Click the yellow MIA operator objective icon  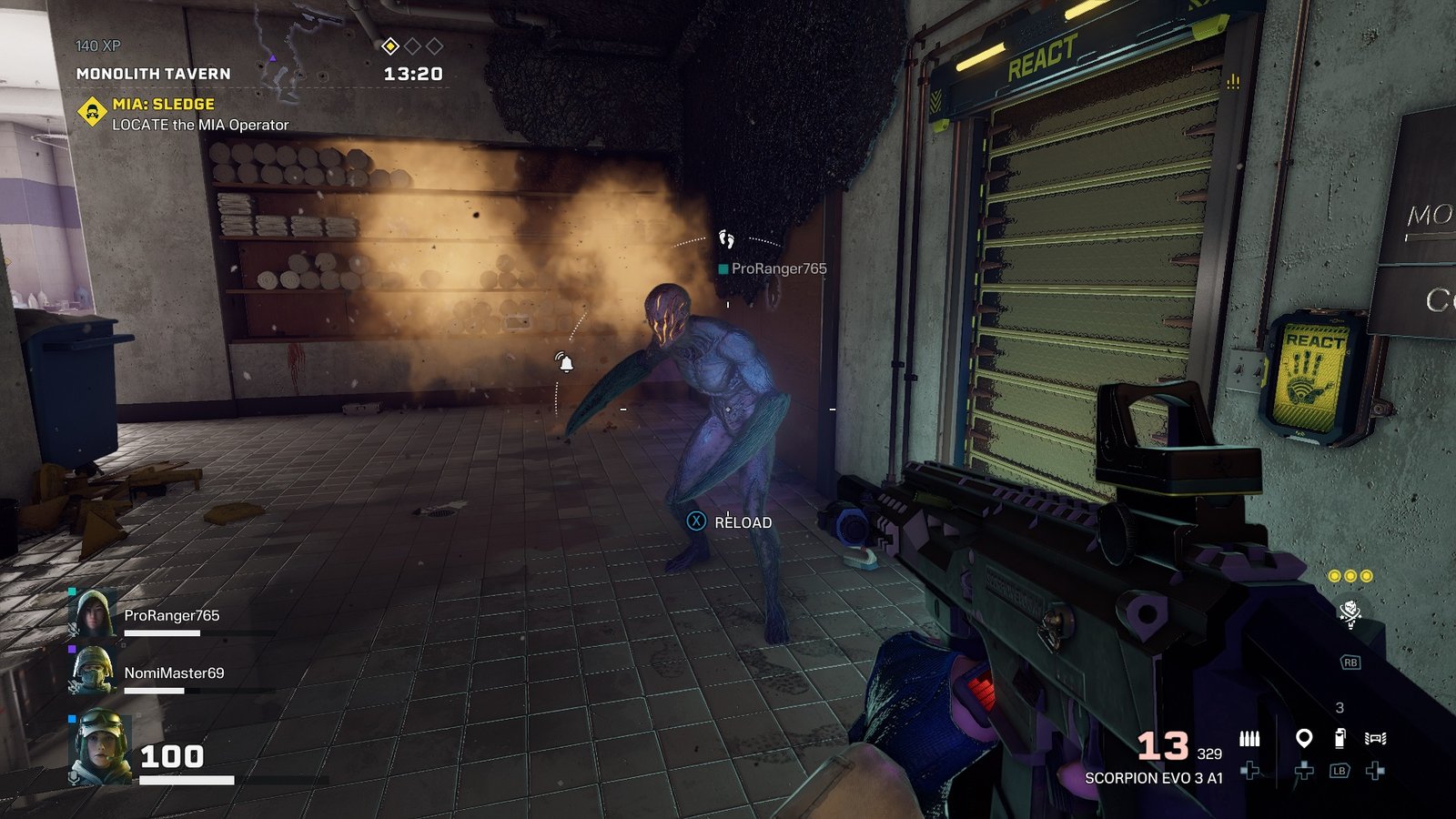(x=92, y=113)
